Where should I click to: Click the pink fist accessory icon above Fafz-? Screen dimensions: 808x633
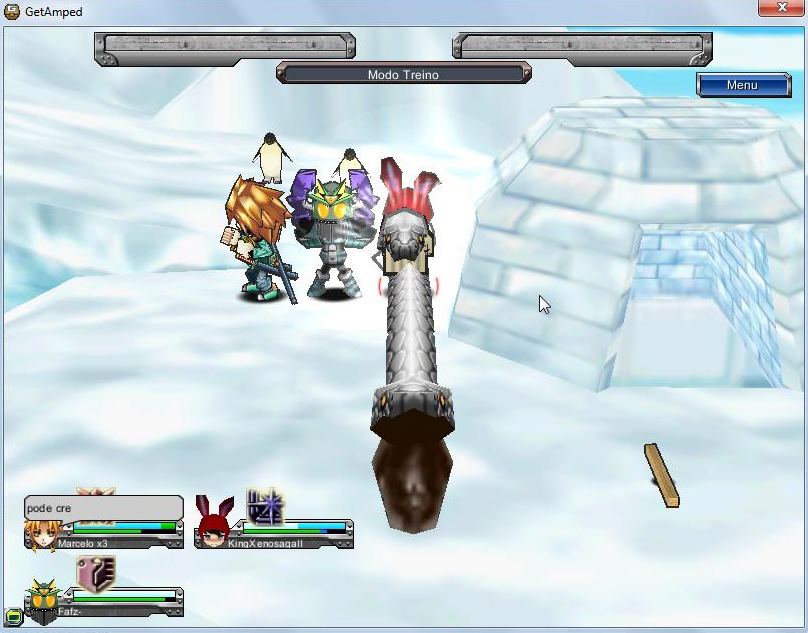(x=97, y=574)
